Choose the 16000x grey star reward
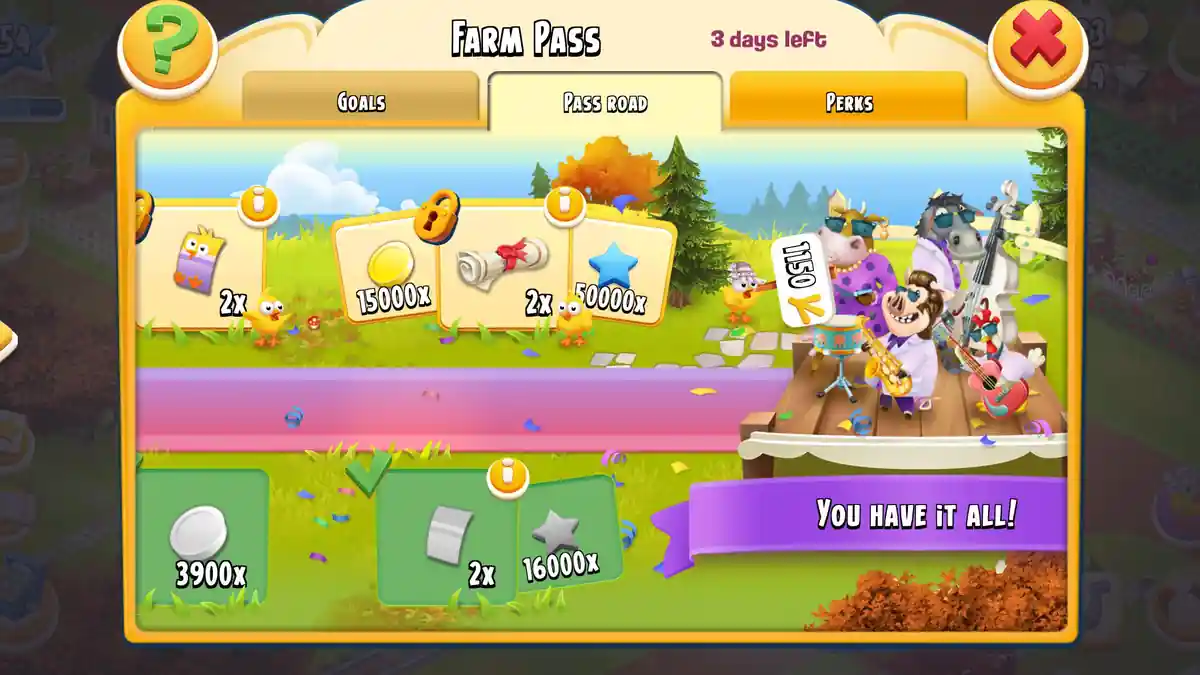Screen dimensions: 1200x675 point(565,540)
